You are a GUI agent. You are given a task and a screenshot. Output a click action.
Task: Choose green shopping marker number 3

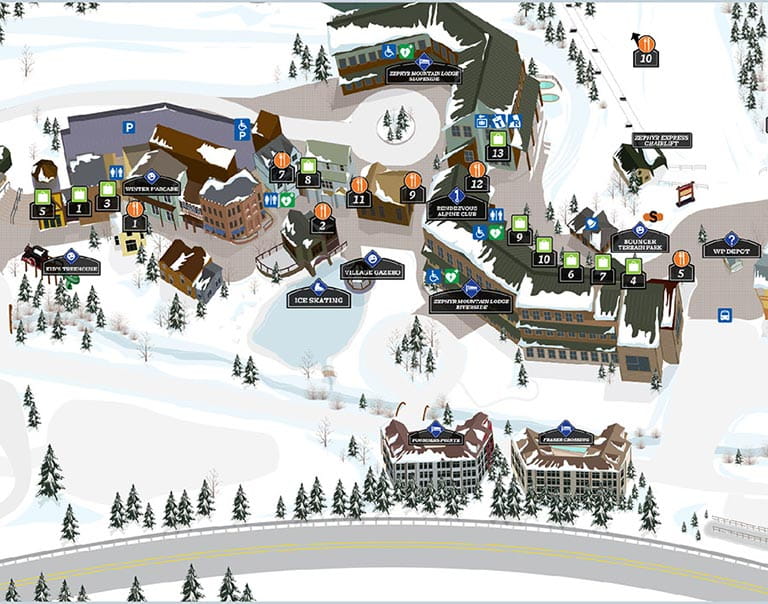(x=107, y=196)
